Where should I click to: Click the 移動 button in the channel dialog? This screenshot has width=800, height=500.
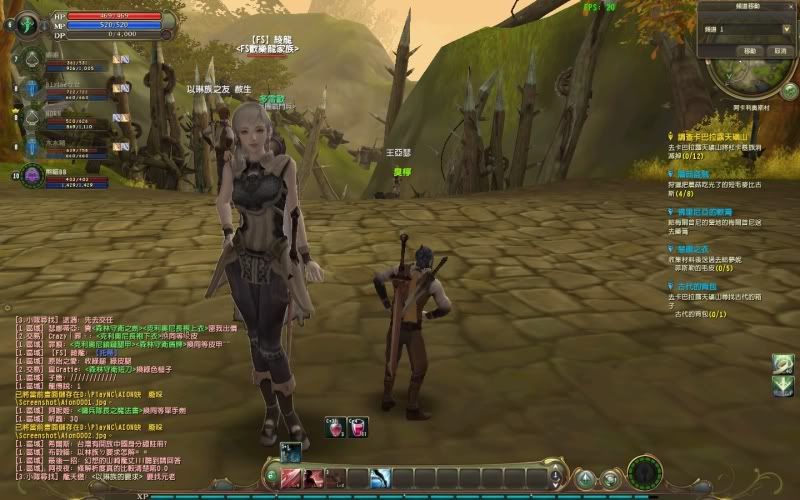tap(749, 50)
